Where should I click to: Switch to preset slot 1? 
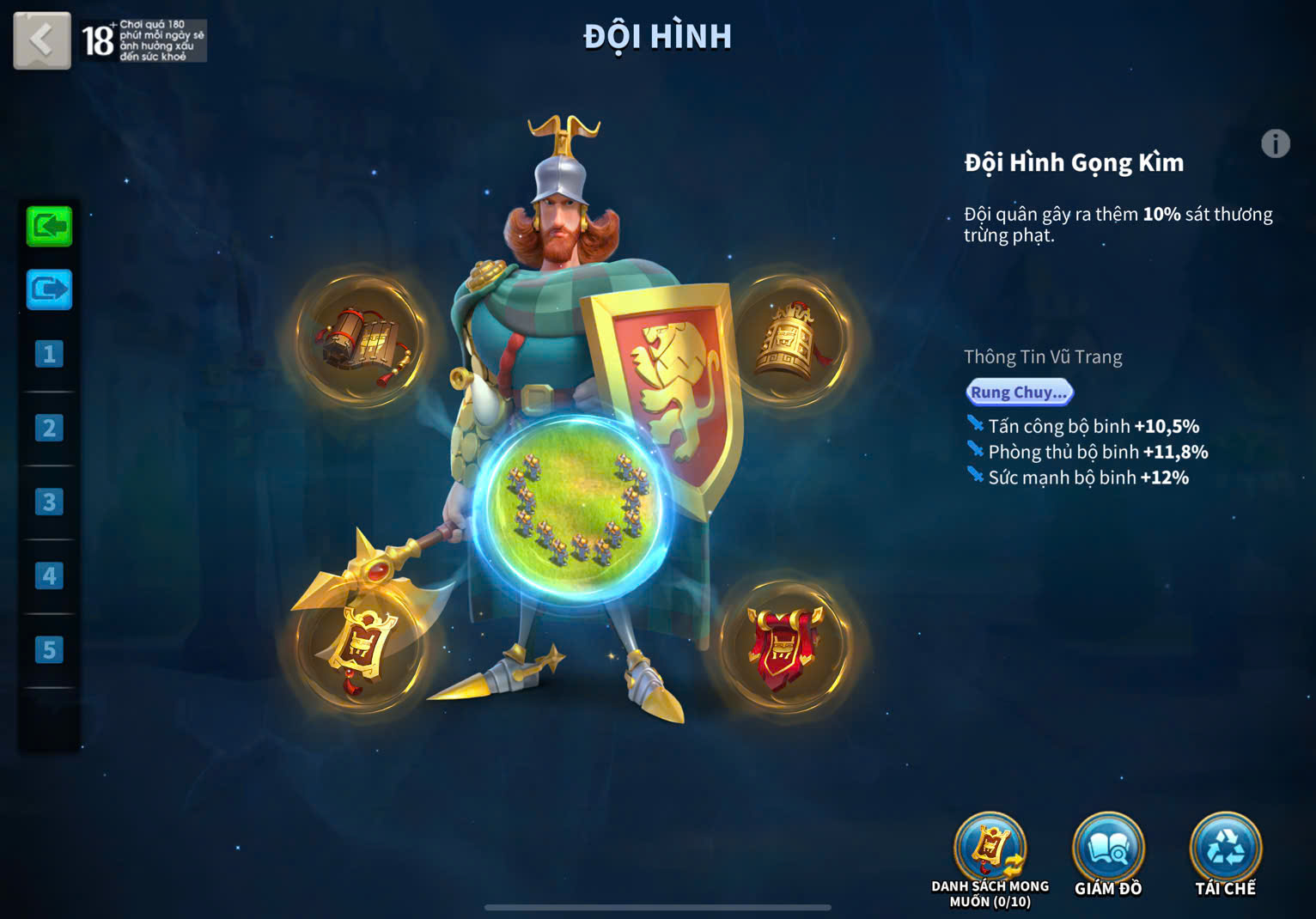point(49,354)
